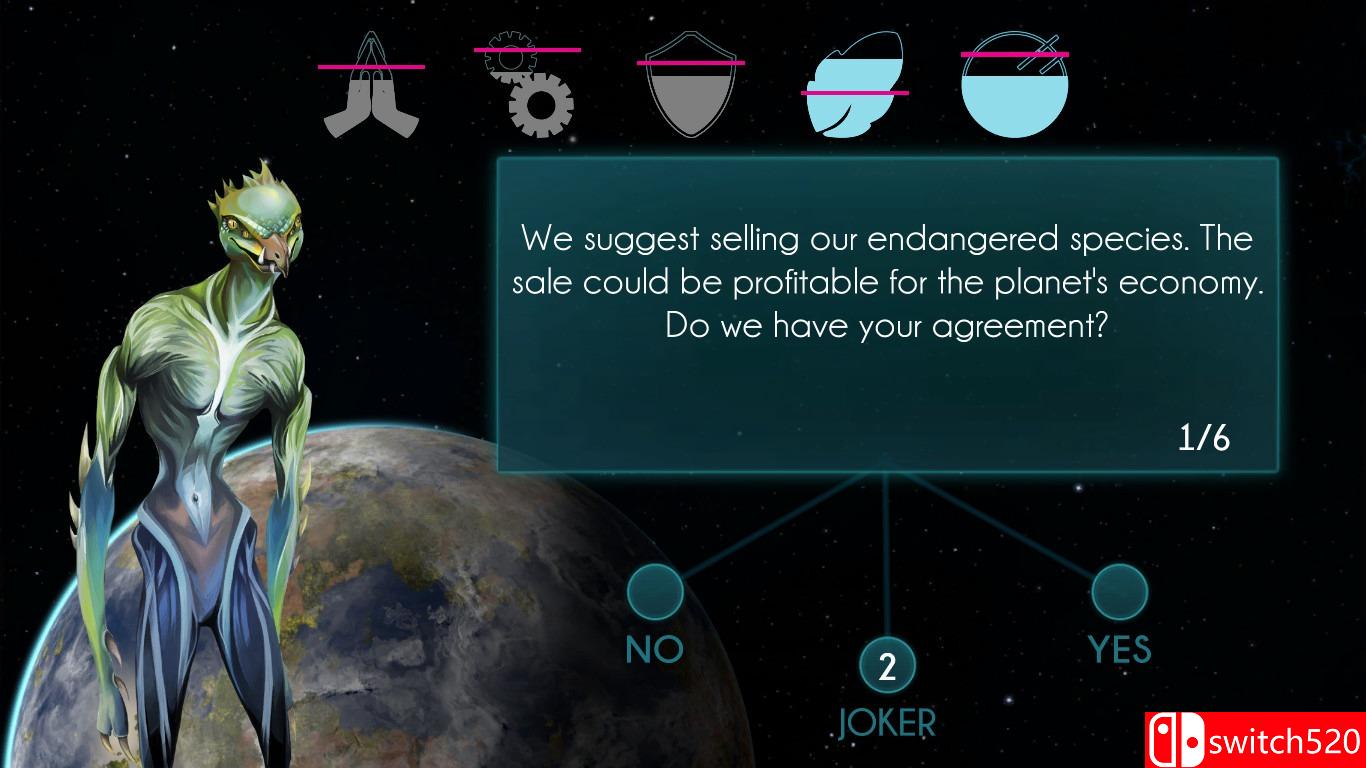Image resolution: width=1366 pixels, height=768 pixels.
Task: Click the water globe resource icon
Action: coord(1013,85)
